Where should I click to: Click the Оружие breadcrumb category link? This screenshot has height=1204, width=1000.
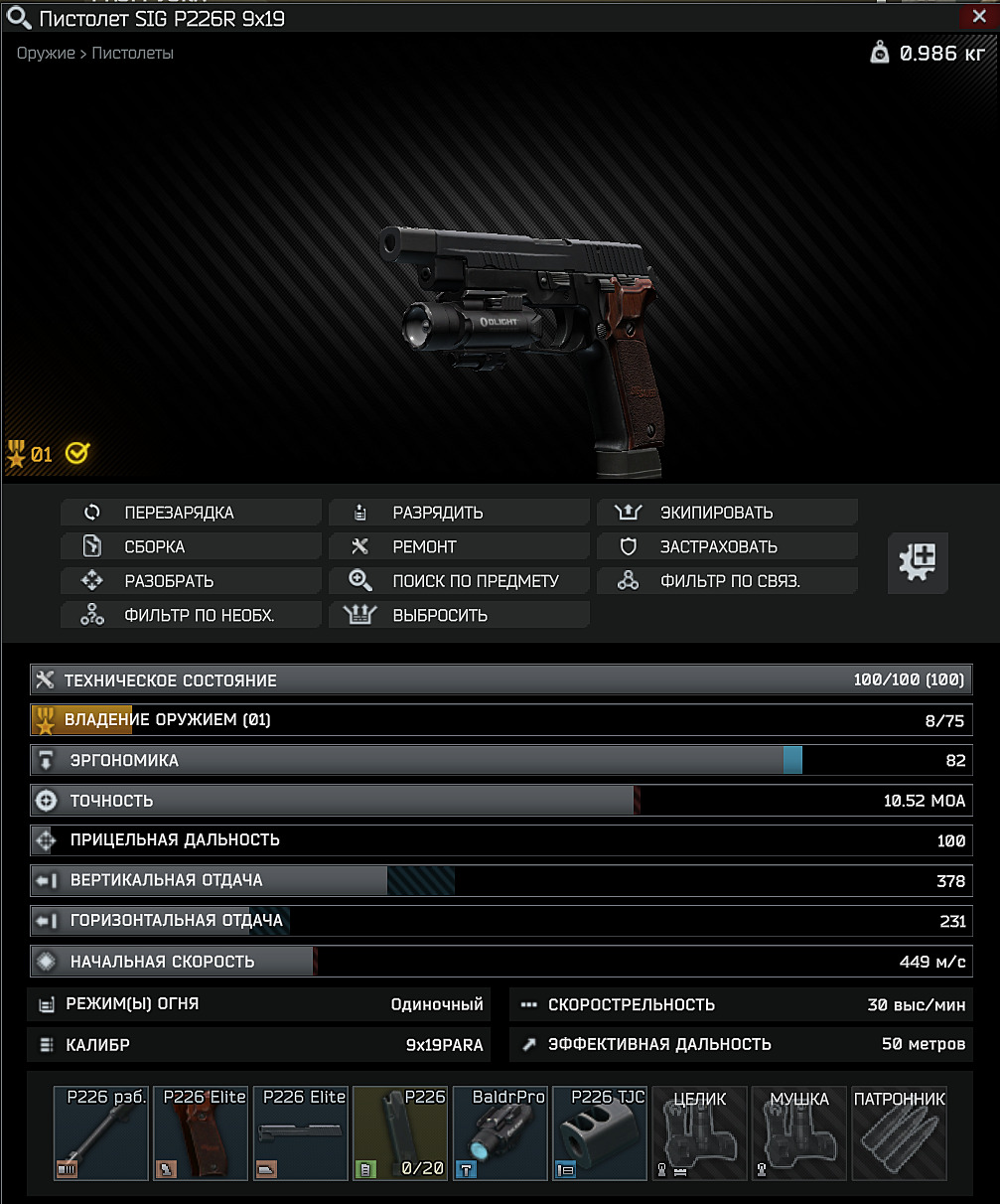tap(46, 54)
